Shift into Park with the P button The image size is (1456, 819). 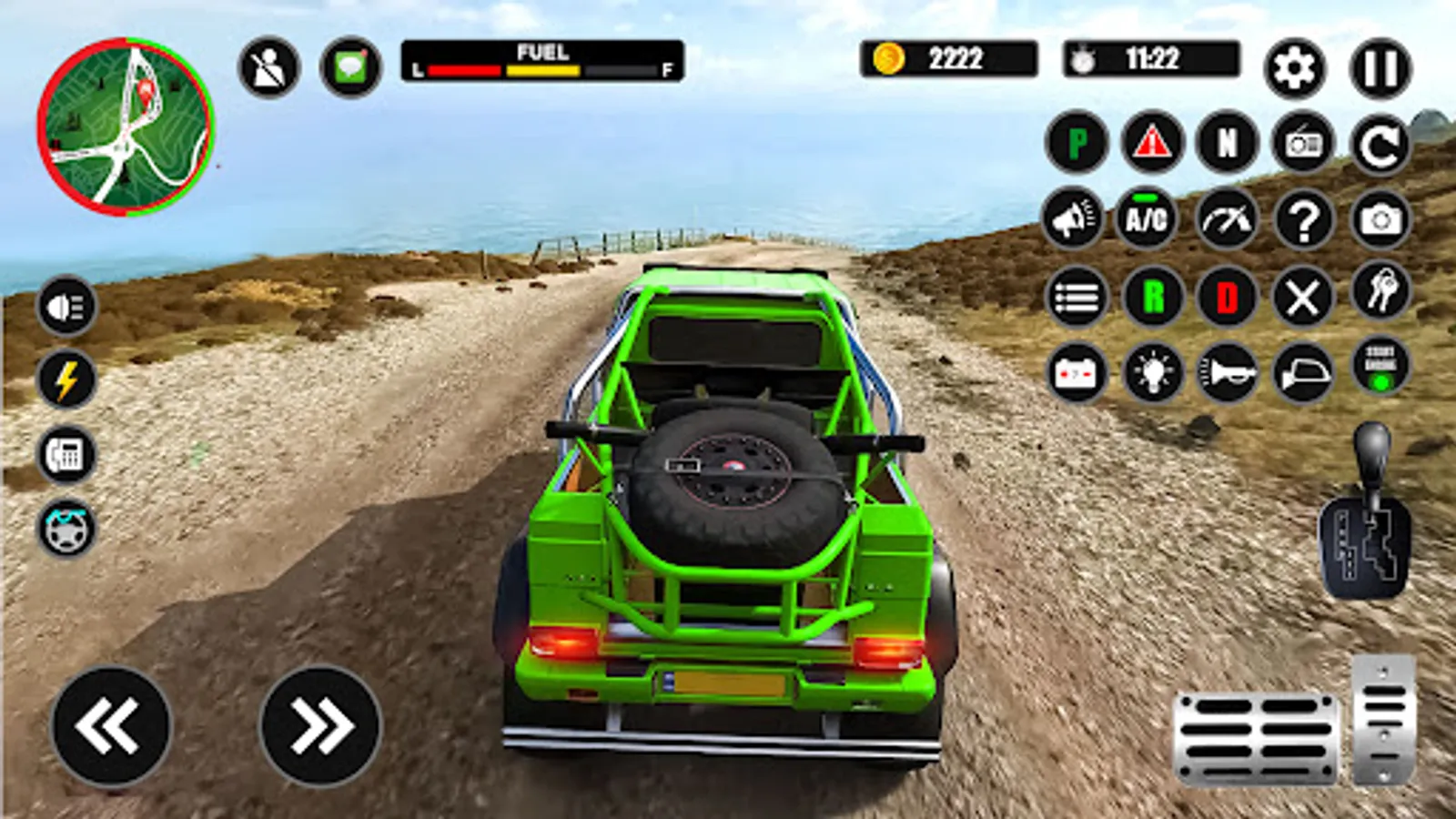[x=1077, y=143]
